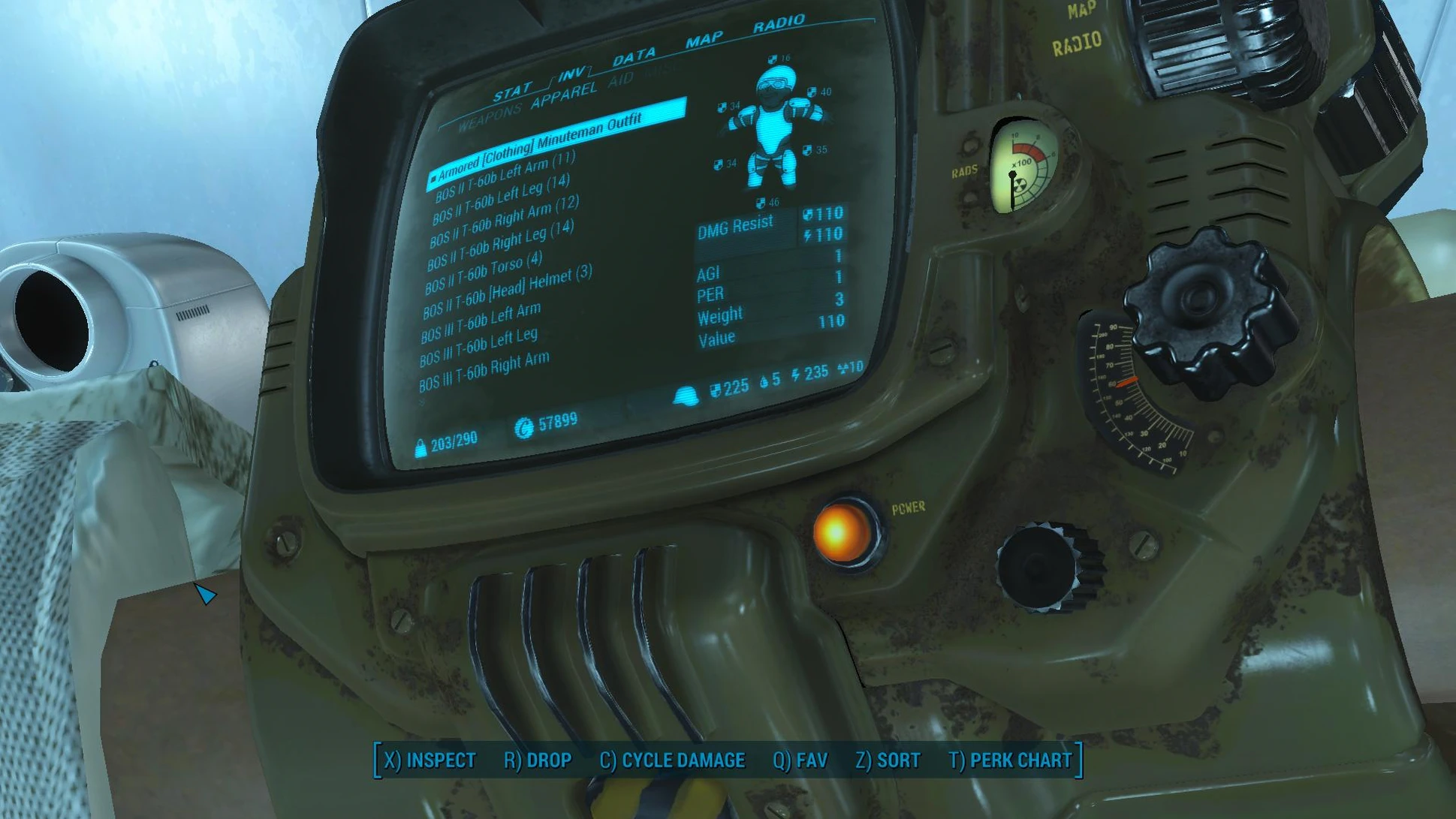Click the INSPECT button
1456x819 pixels.
coord(430,760)
